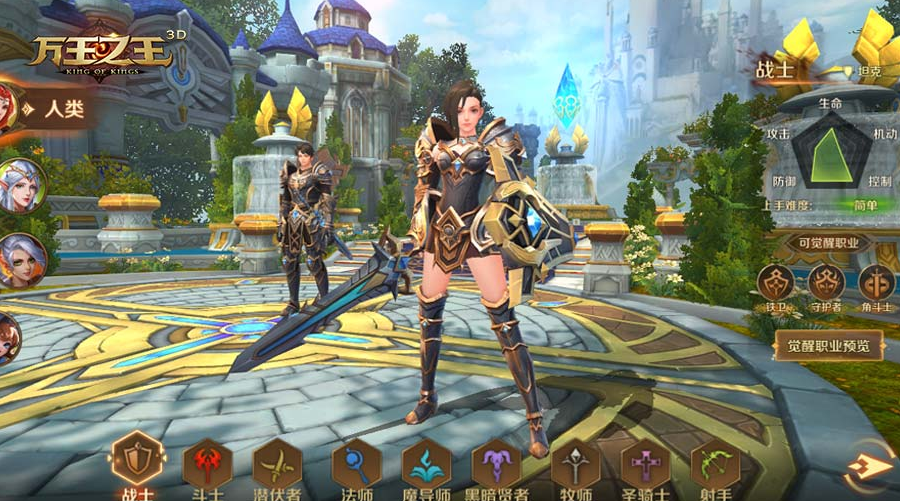Choose the 黑暗贤者 dark sage class

[497, 464]
